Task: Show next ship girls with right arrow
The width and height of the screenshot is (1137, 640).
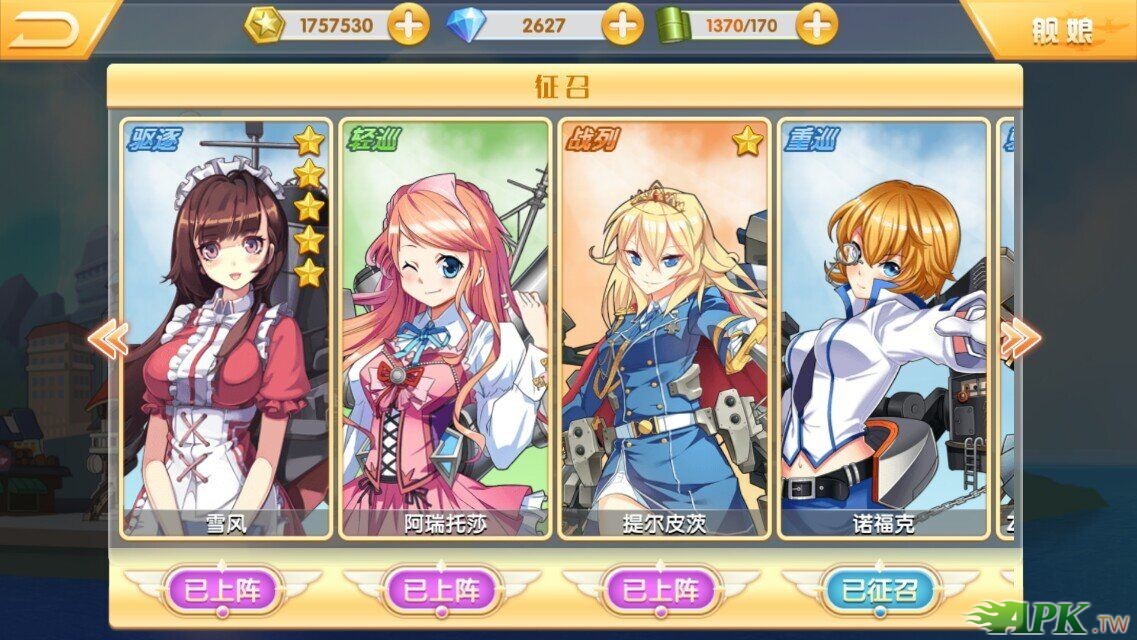Action: click(x=1019, y=340)
